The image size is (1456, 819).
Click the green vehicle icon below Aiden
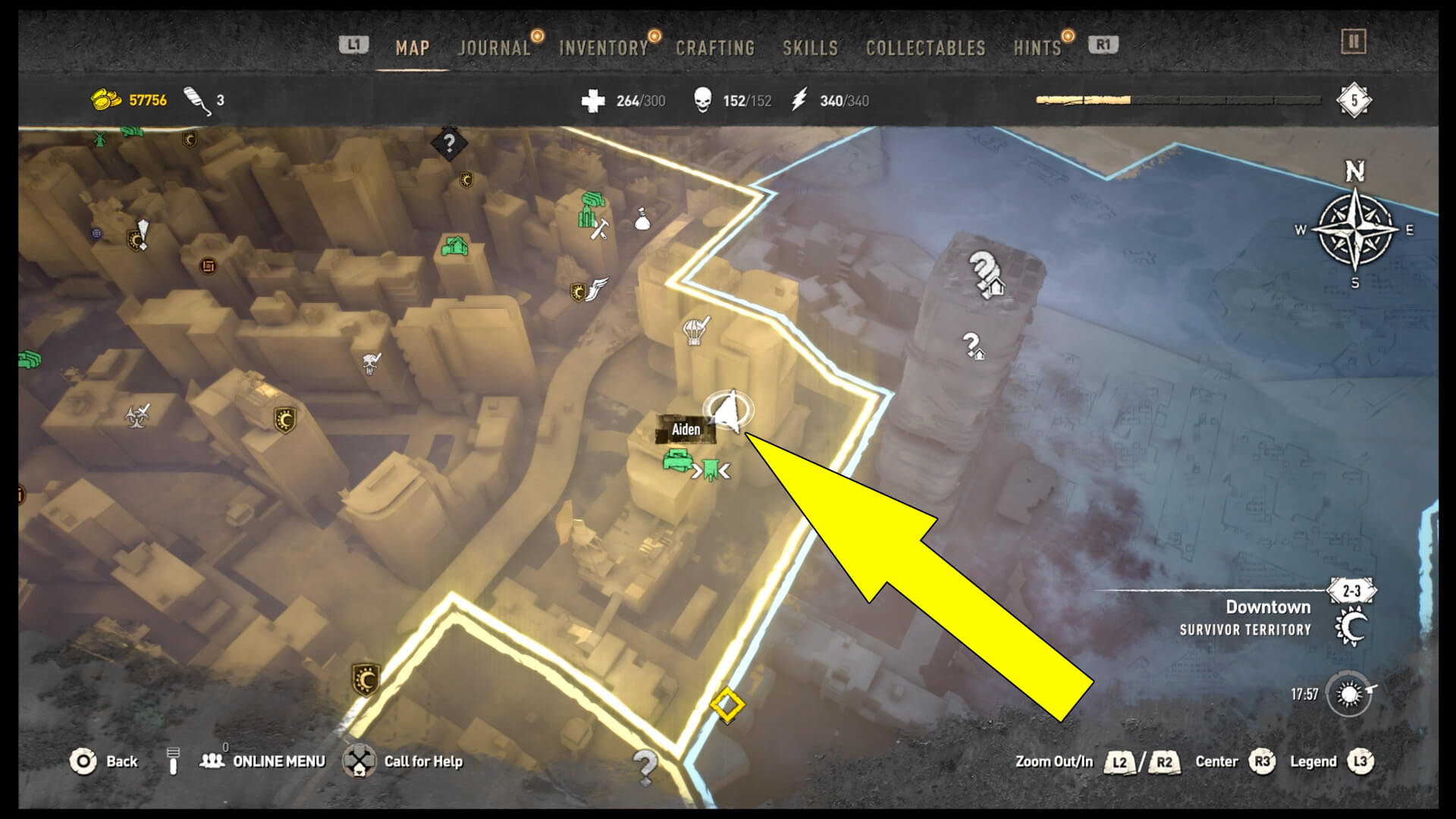679,461
